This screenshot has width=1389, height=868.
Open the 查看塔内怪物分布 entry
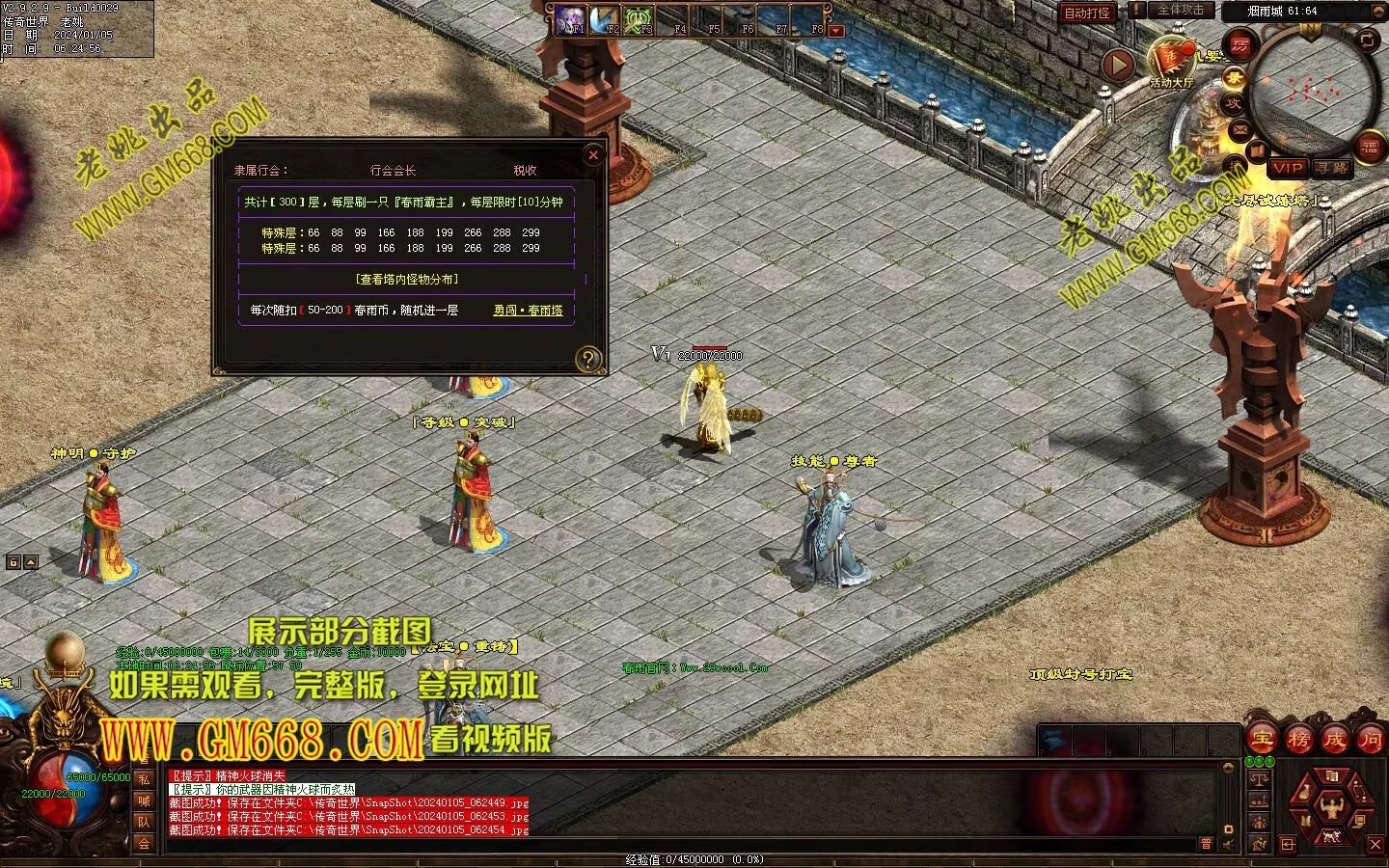click(x=406, y=279)
